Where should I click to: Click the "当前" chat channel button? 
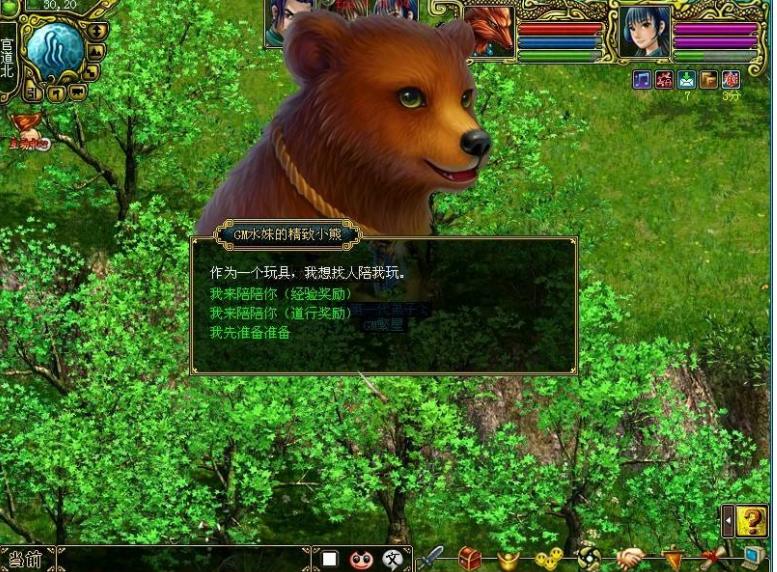(25, 559)
